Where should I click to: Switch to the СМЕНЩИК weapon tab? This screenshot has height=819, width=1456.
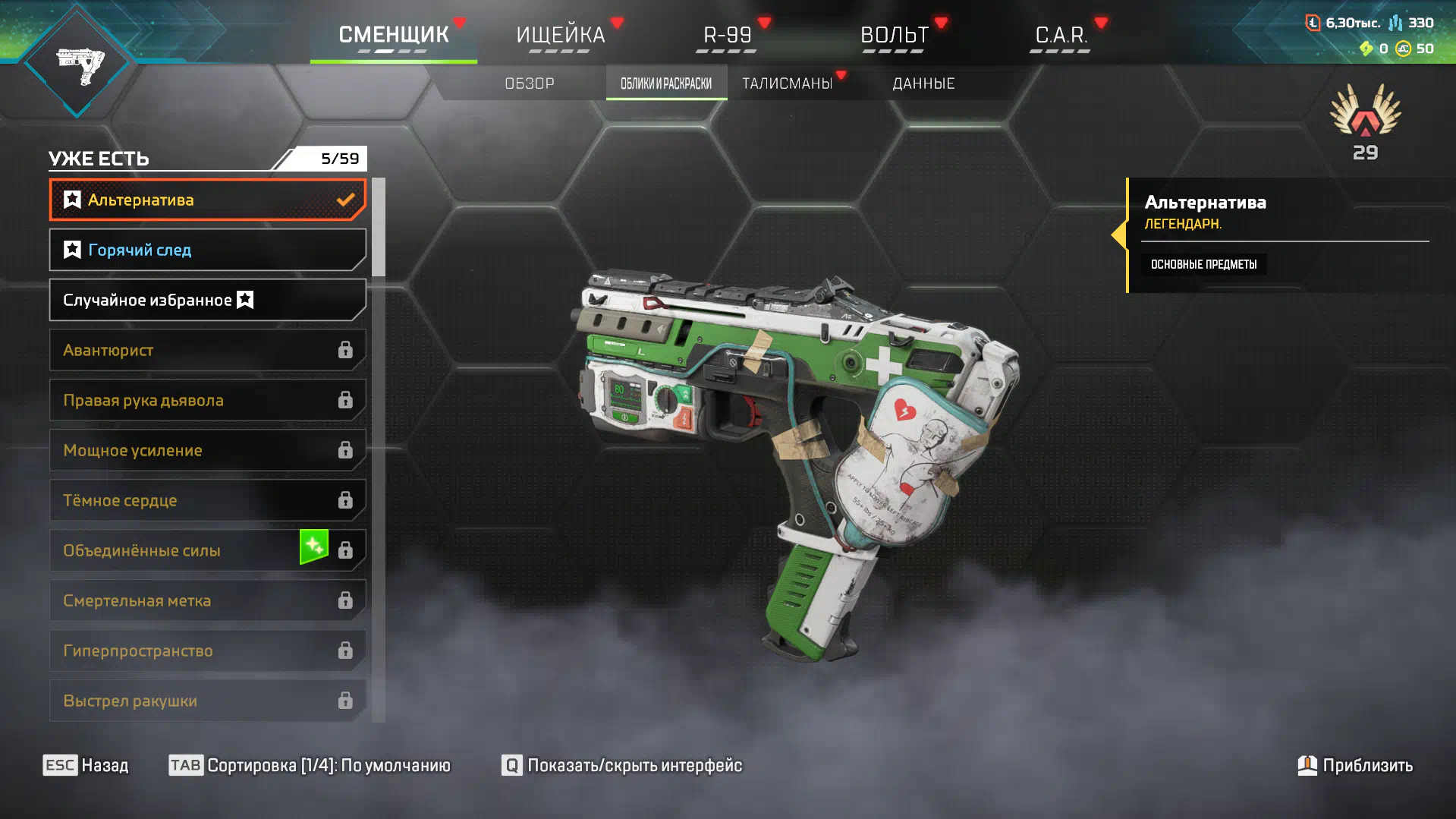[393, 35]
